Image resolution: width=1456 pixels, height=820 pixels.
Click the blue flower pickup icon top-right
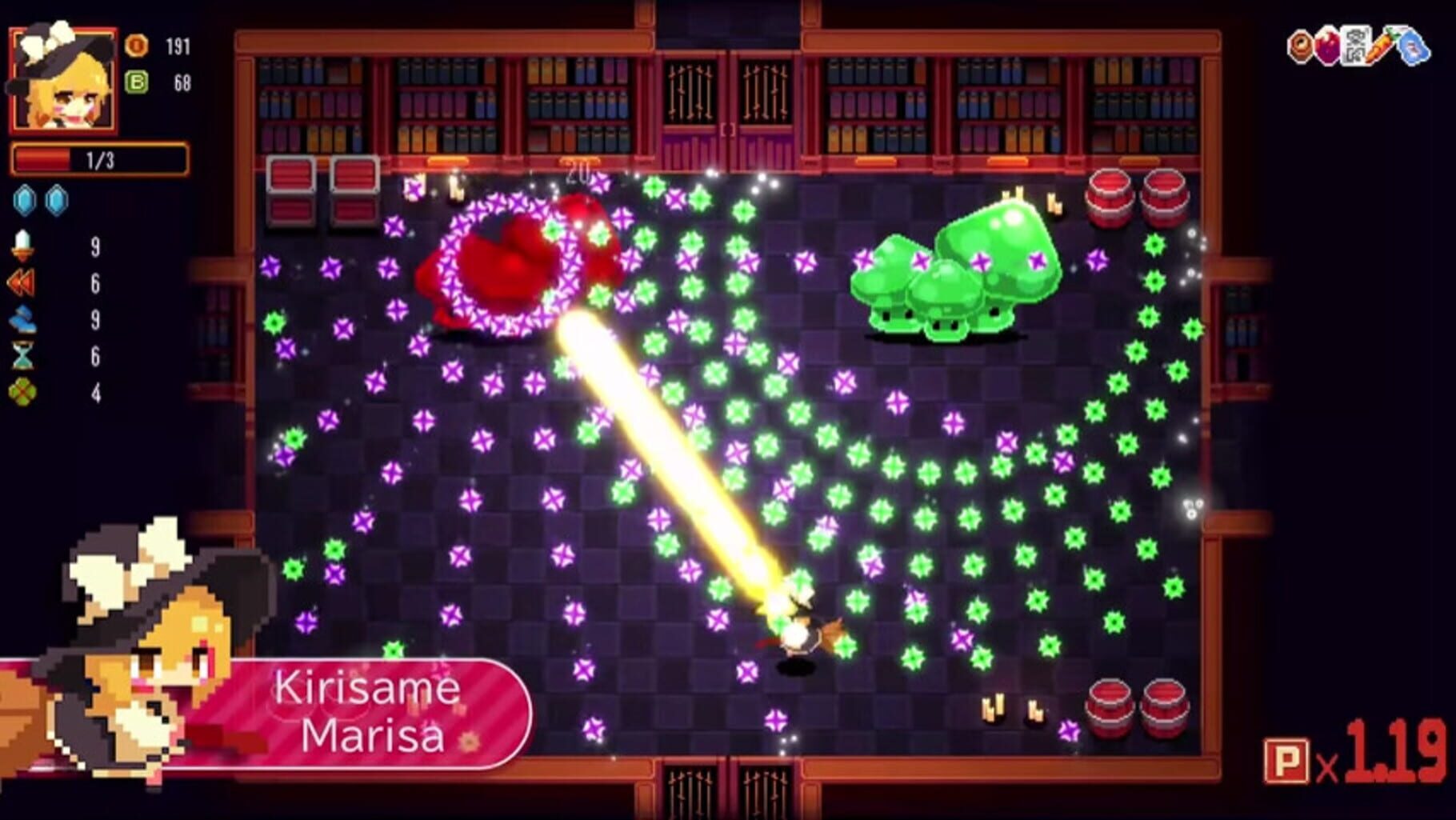point(1413,48)
